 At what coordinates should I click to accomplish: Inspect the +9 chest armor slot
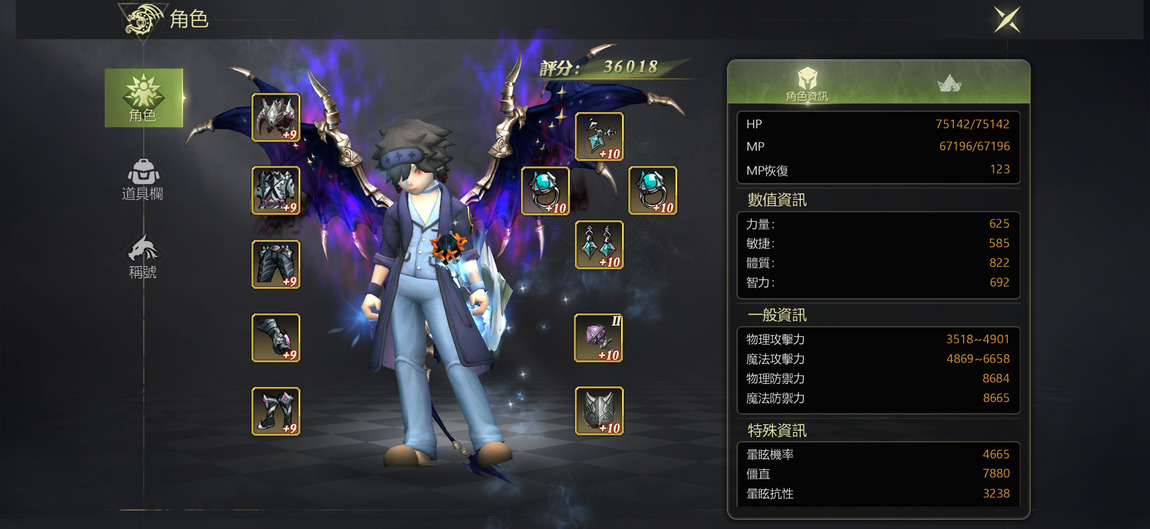click(x=276, y=190)
